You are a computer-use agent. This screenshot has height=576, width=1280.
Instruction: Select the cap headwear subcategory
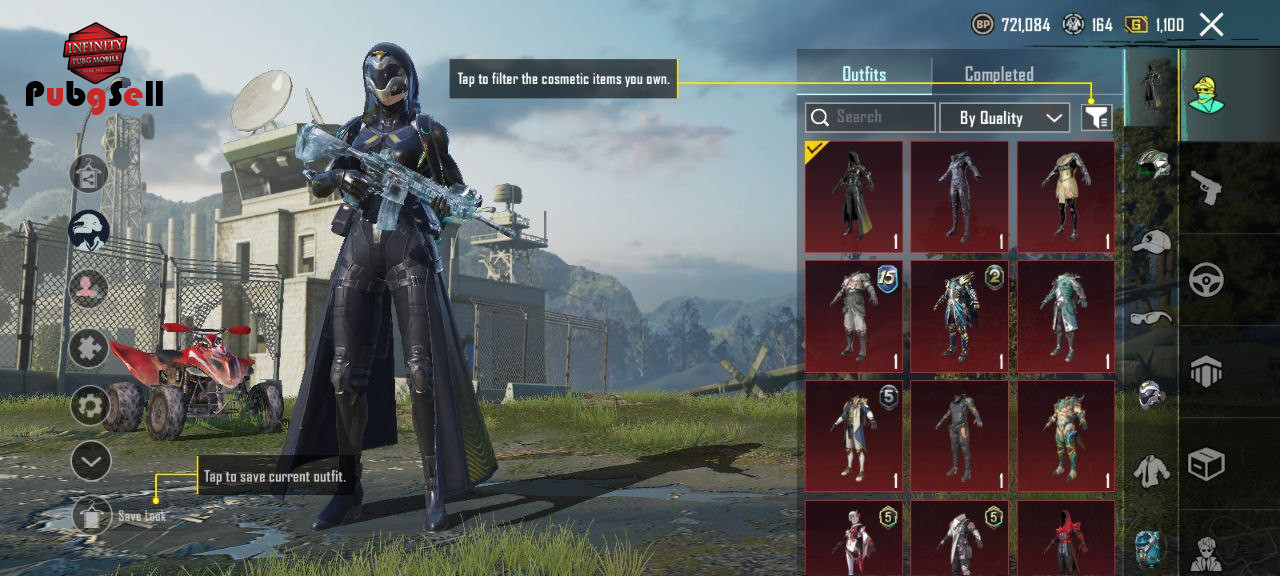pyautogui.click(x=1152, y=242)
